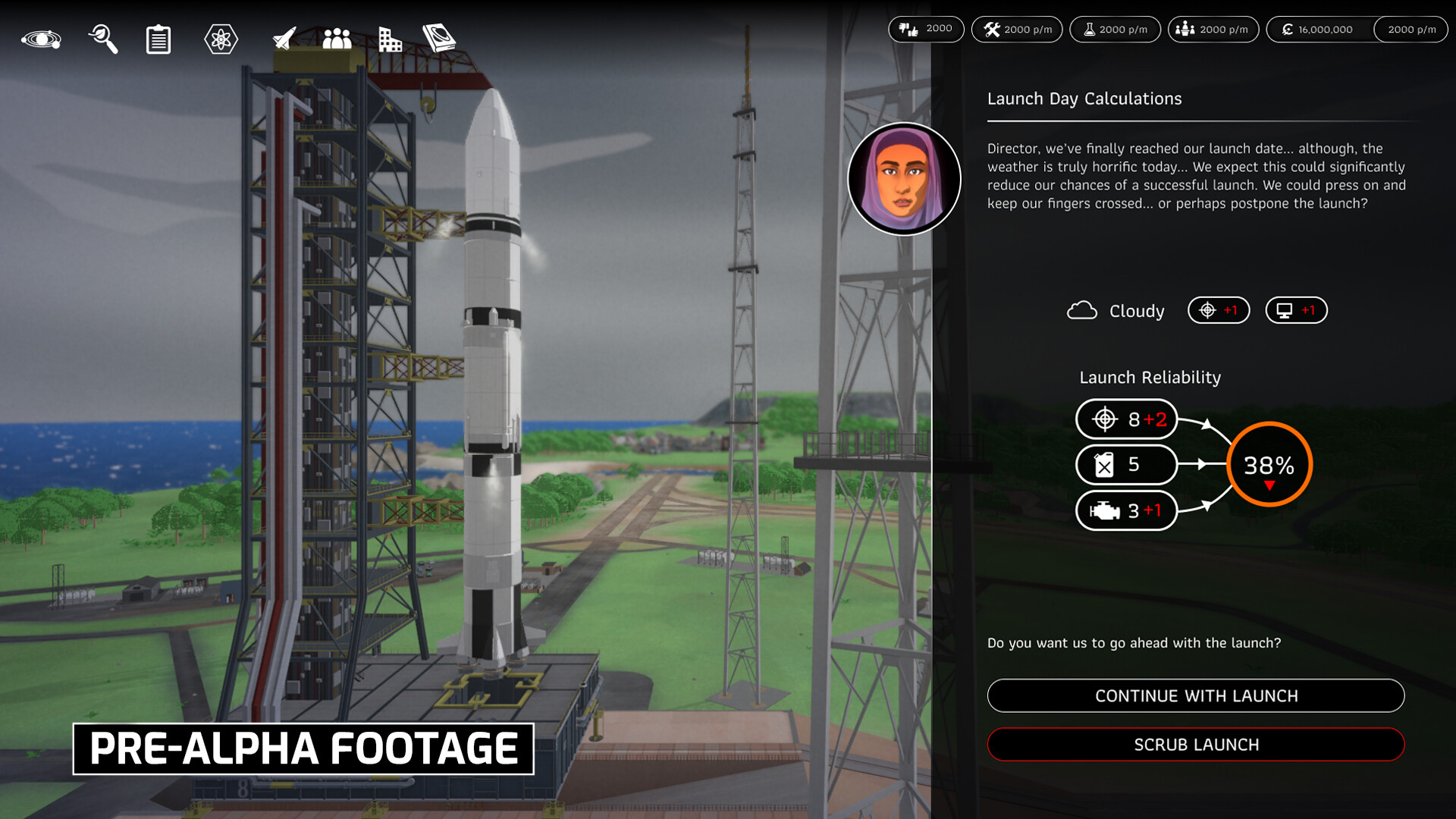View the construction rate tools indicator
The image size is (1456, 819).
pos(1017,30)
